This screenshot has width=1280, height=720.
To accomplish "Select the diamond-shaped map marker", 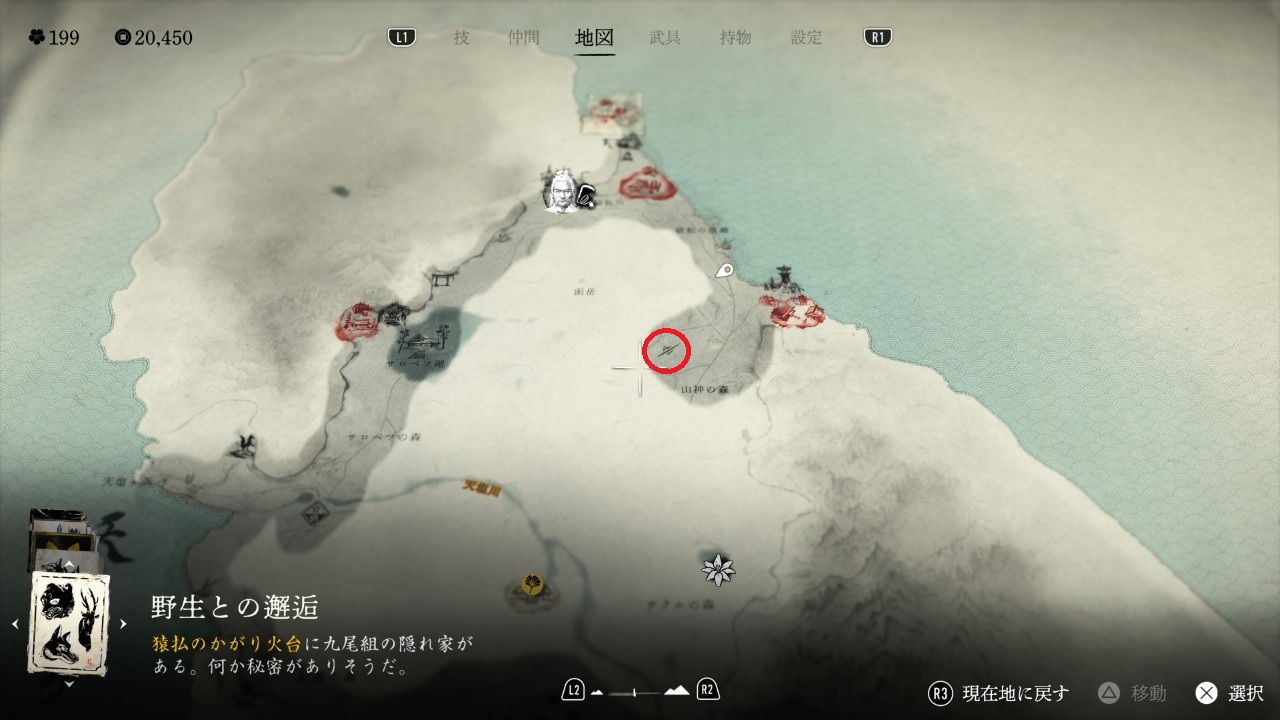I will (x=317, y=513).
